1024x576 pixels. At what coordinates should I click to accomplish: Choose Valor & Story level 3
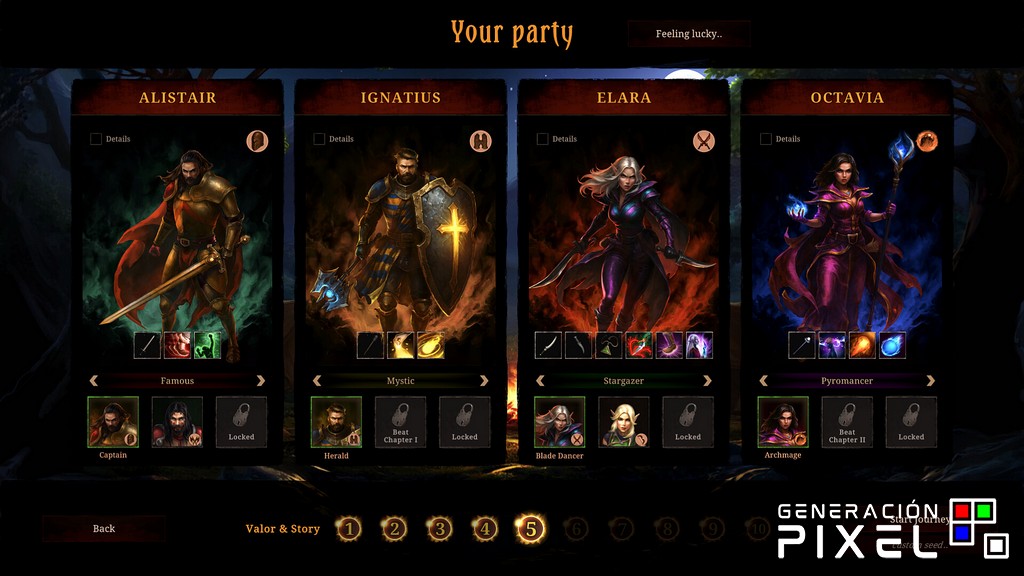click(x=440, y=529)
